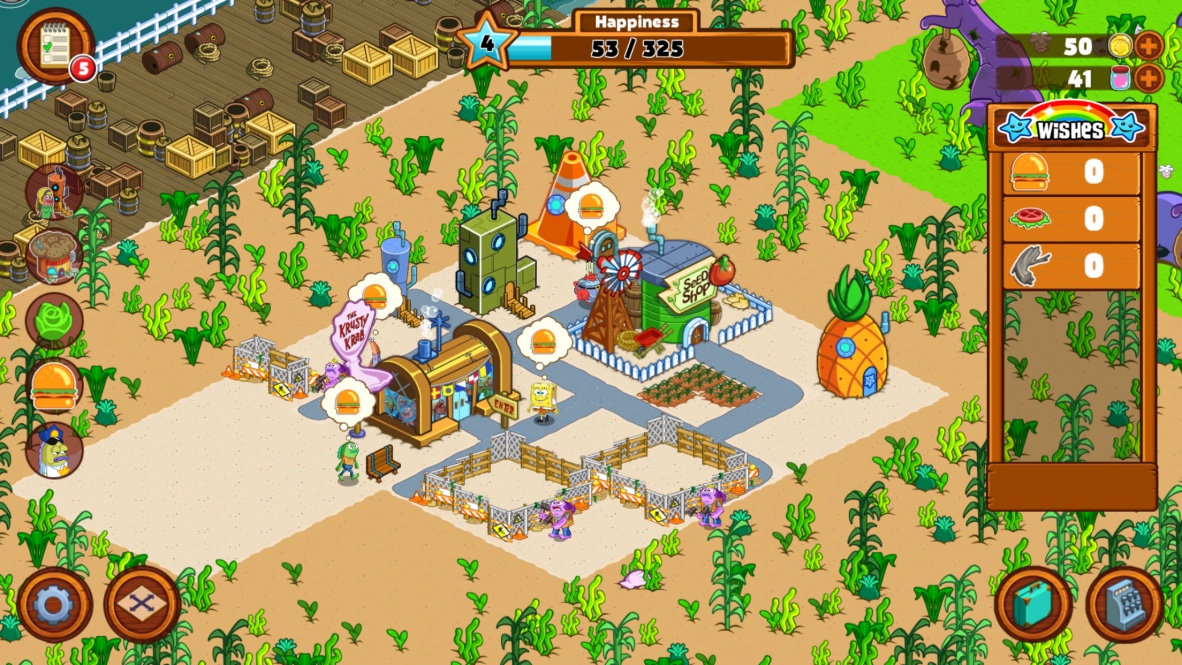Image resolution: width=1182 pixels, height=665 pixels.
Task: Open the teal suitcase inventory
Action: click(x=1033, y=604)
